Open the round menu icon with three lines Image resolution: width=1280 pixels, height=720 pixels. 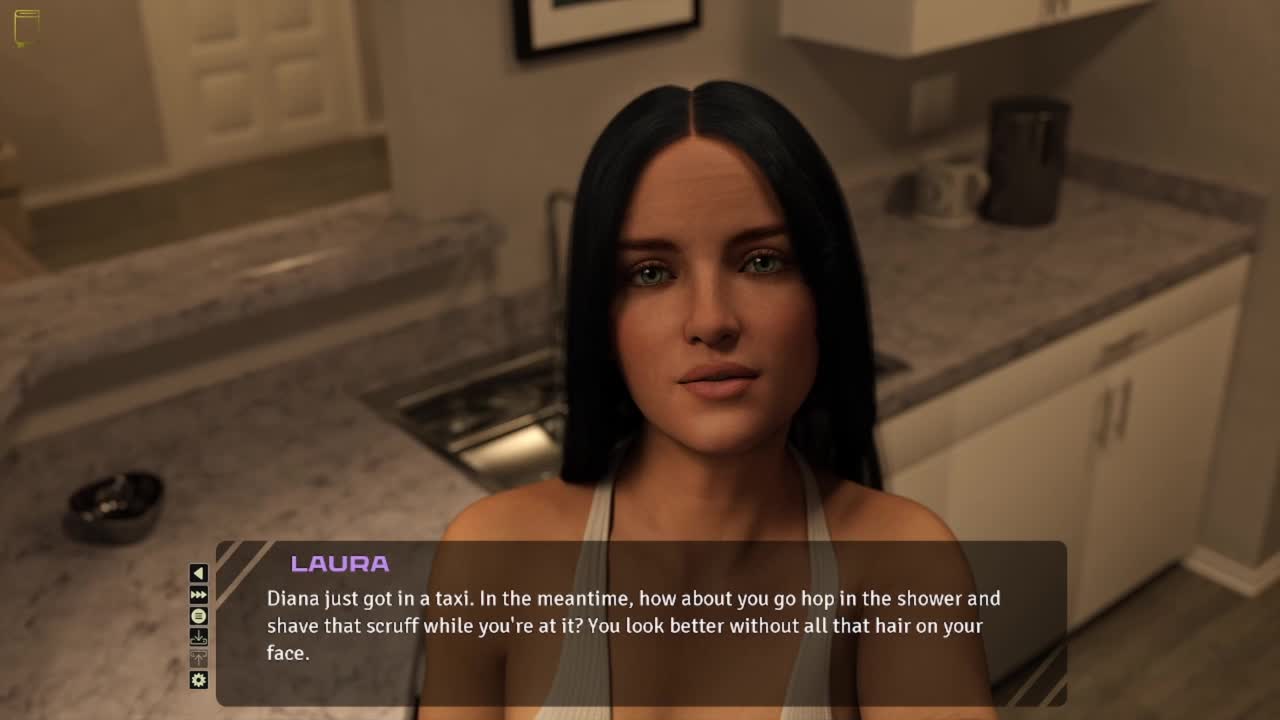click(199, 616)
